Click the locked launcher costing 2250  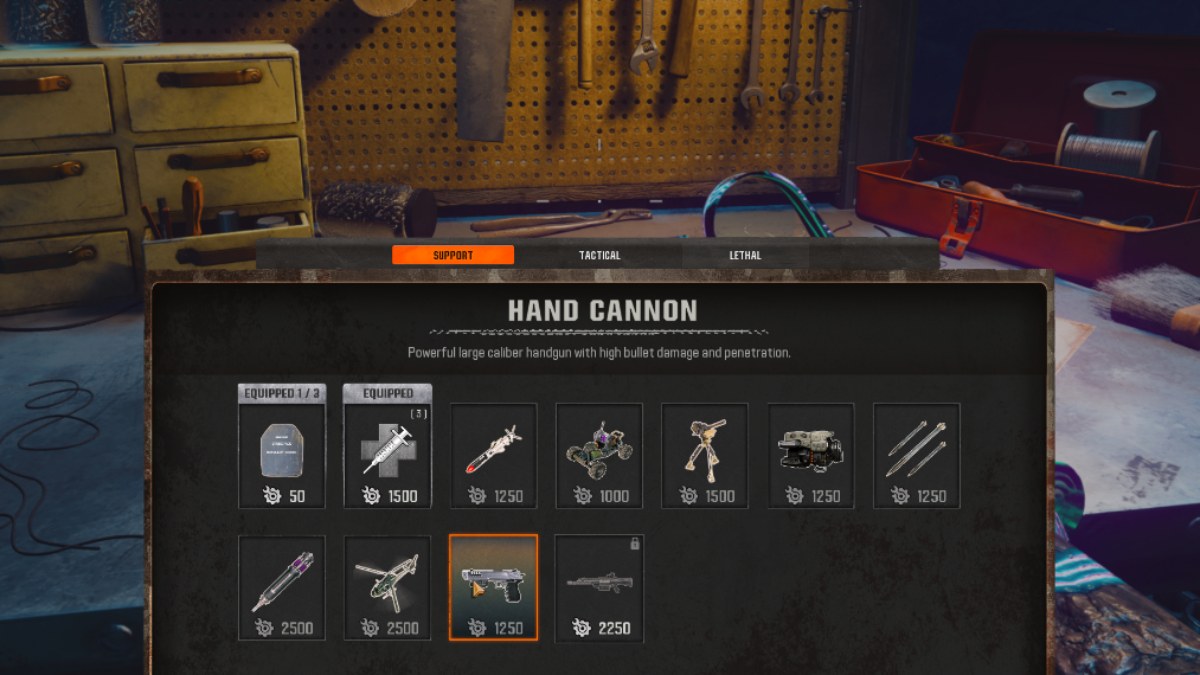[x=599, y=587]
